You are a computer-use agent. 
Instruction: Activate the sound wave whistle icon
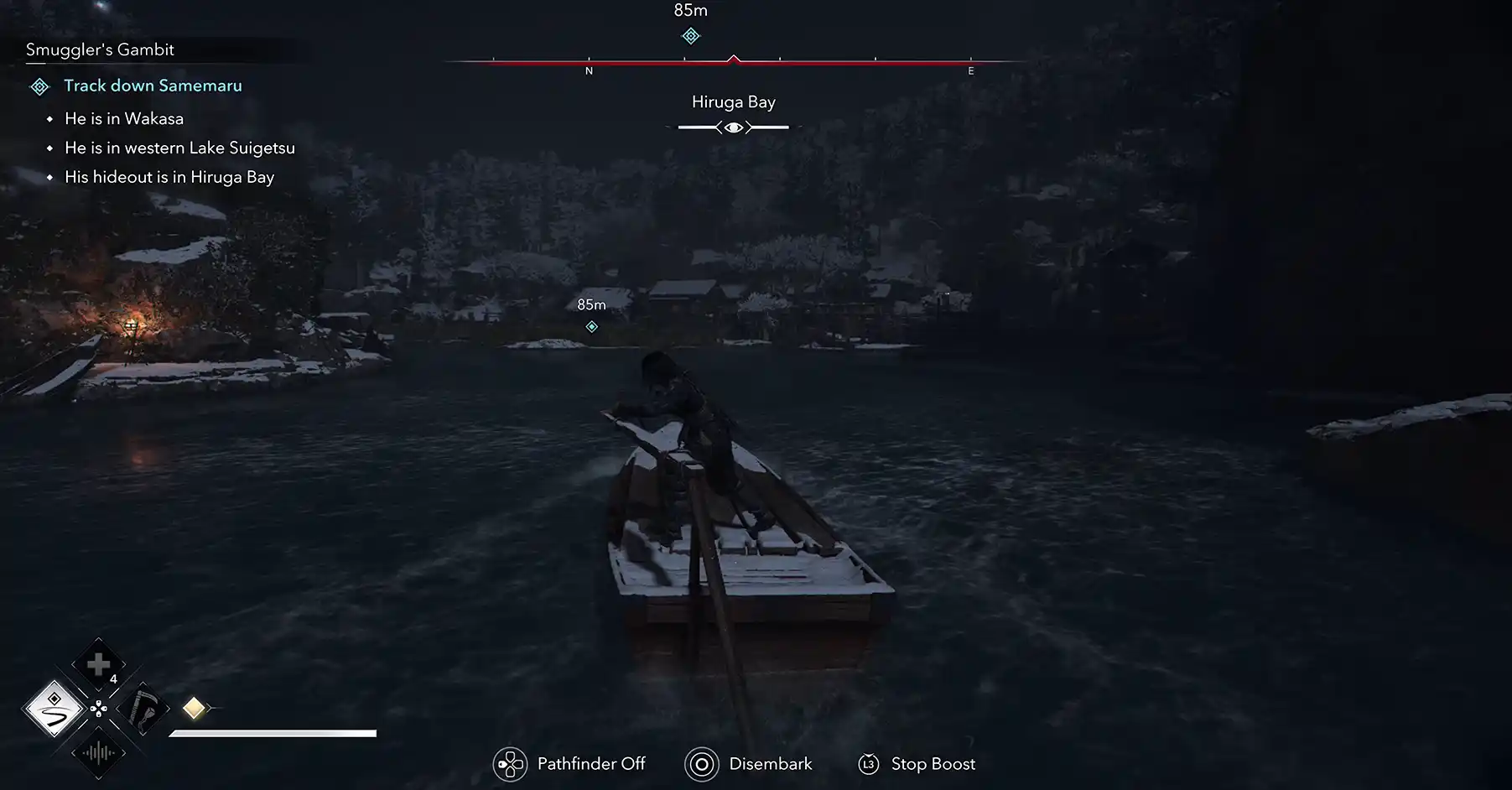pos(98,753)
